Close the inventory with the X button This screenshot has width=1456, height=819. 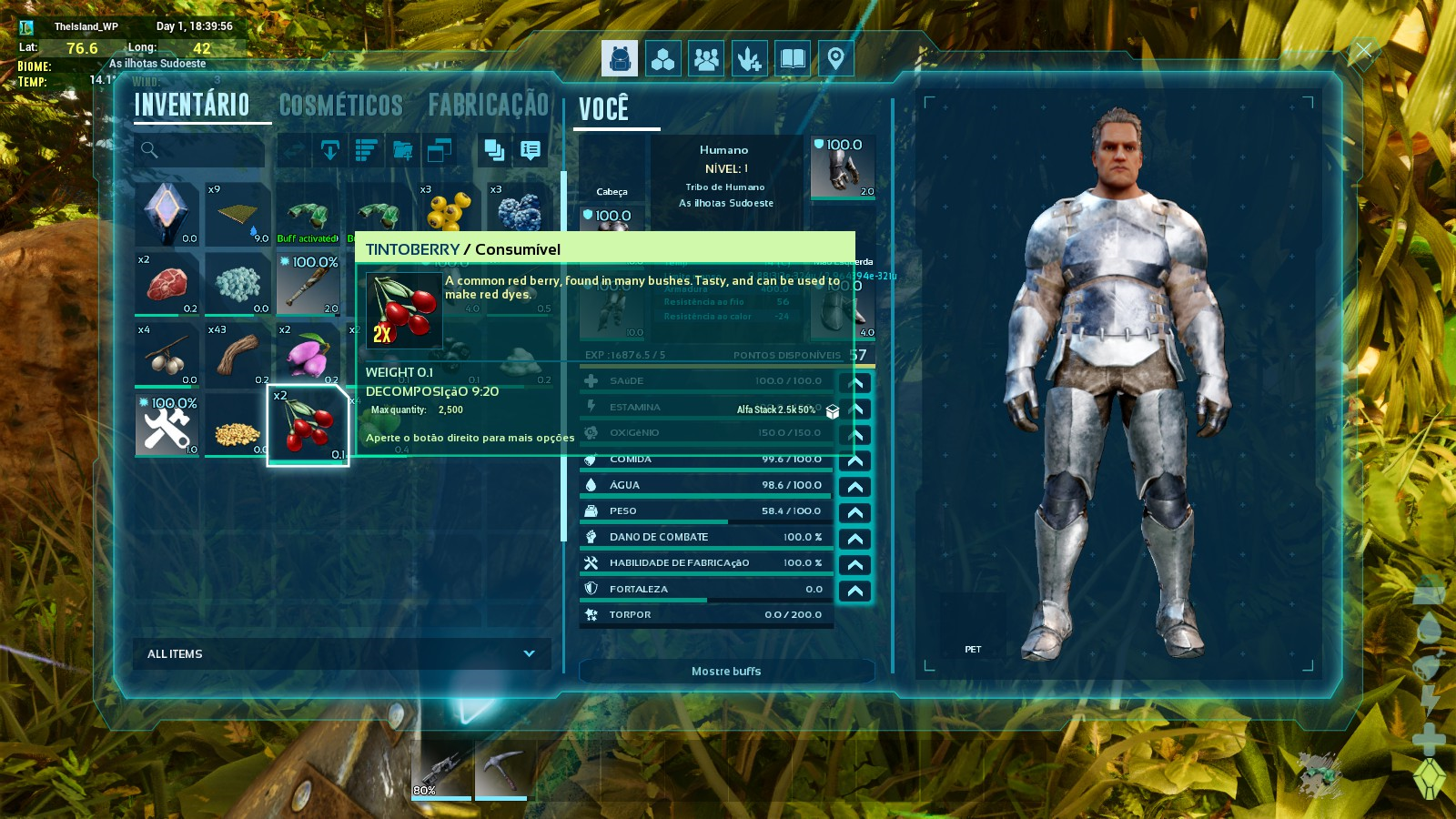click(x=1363, y=51)
